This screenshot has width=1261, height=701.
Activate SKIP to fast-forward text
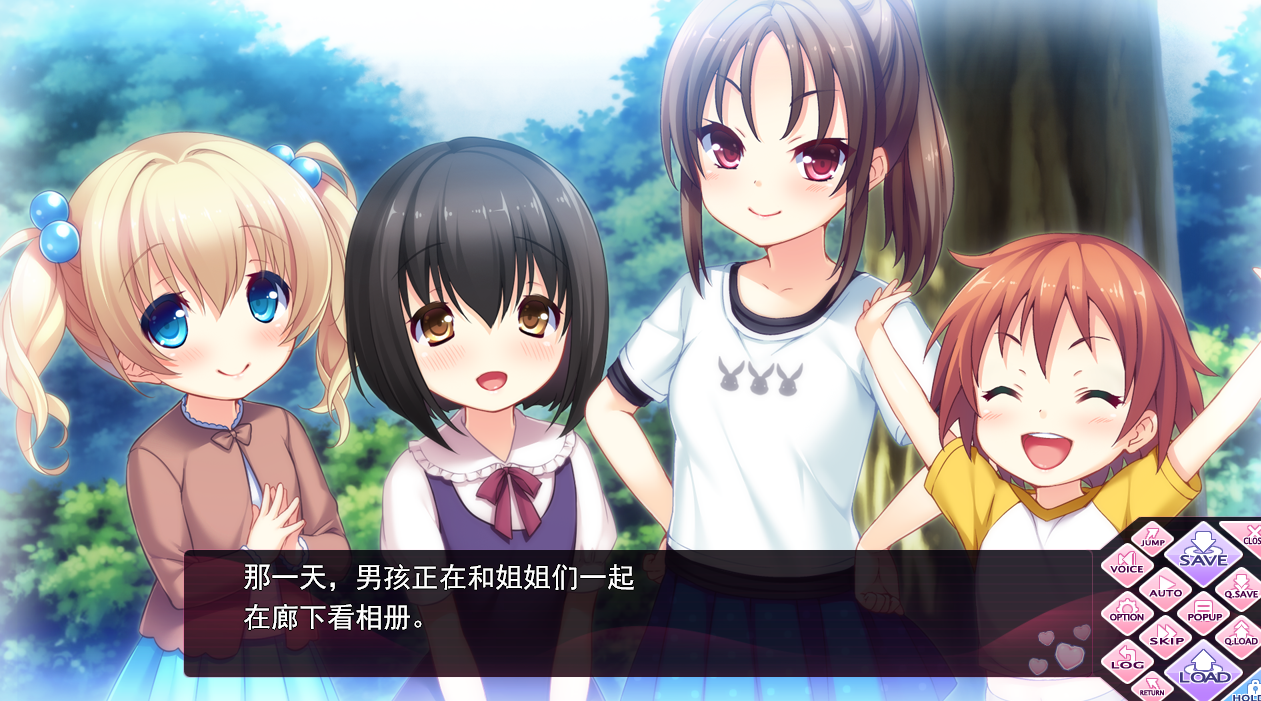pos(1166,636)
